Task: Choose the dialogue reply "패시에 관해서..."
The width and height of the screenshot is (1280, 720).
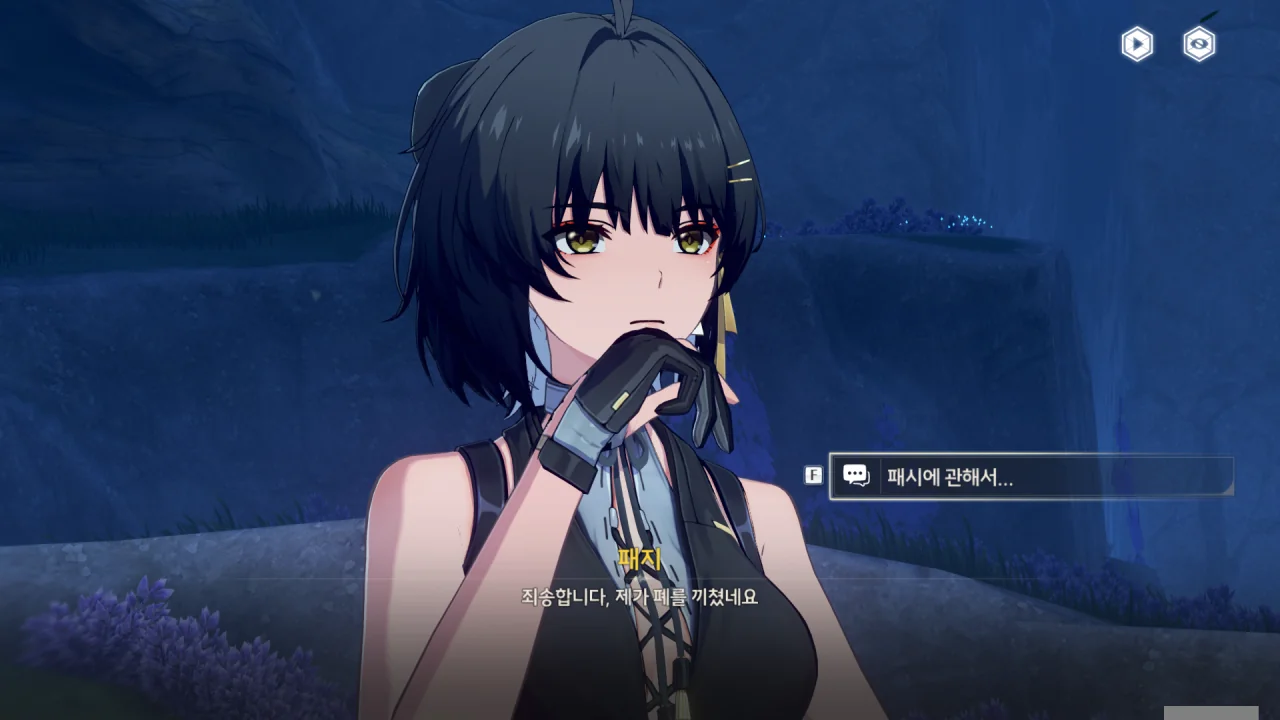Action: coord(1030,477)
